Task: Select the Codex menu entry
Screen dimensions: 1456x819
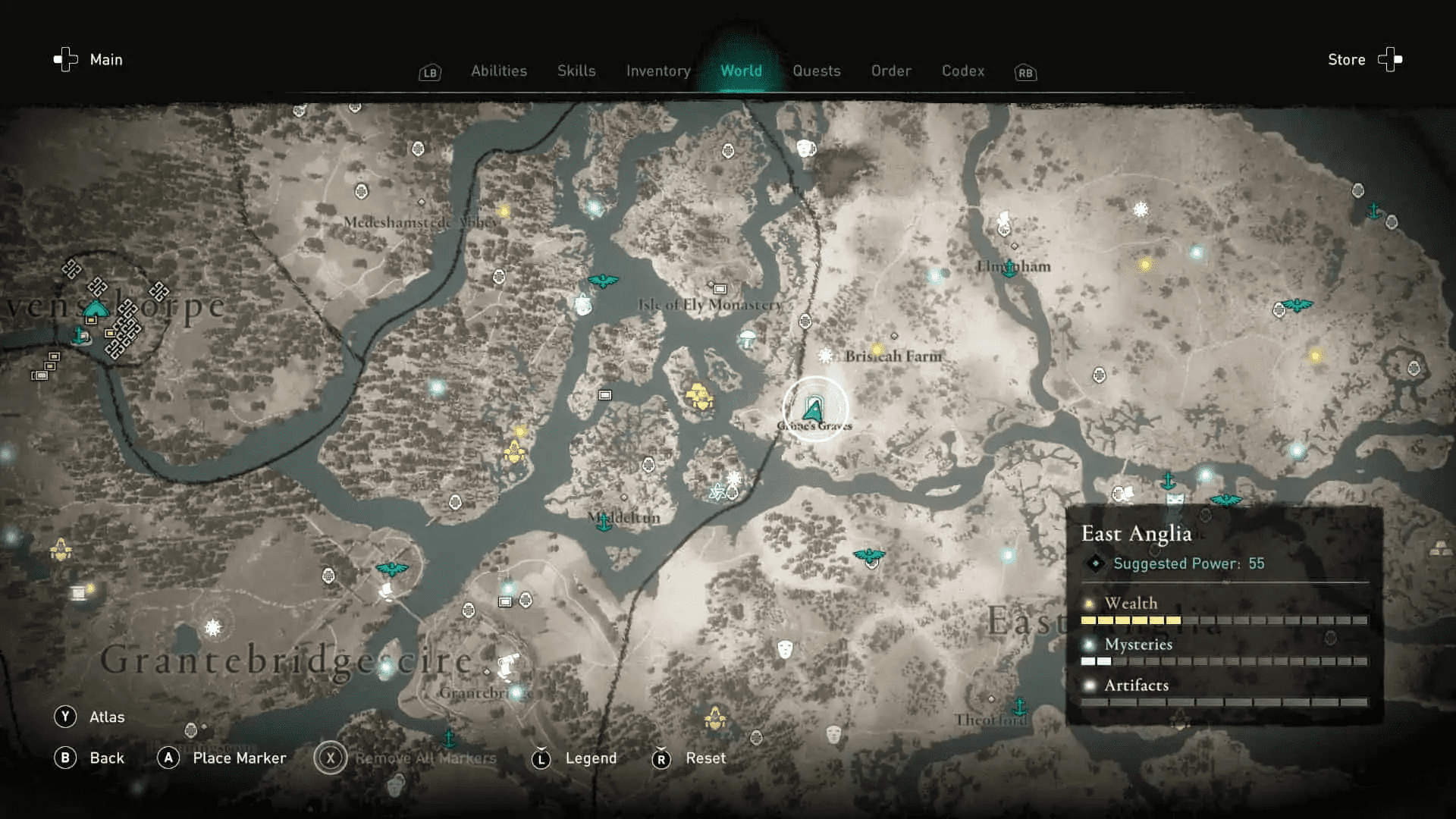Action: pos(962,71)
